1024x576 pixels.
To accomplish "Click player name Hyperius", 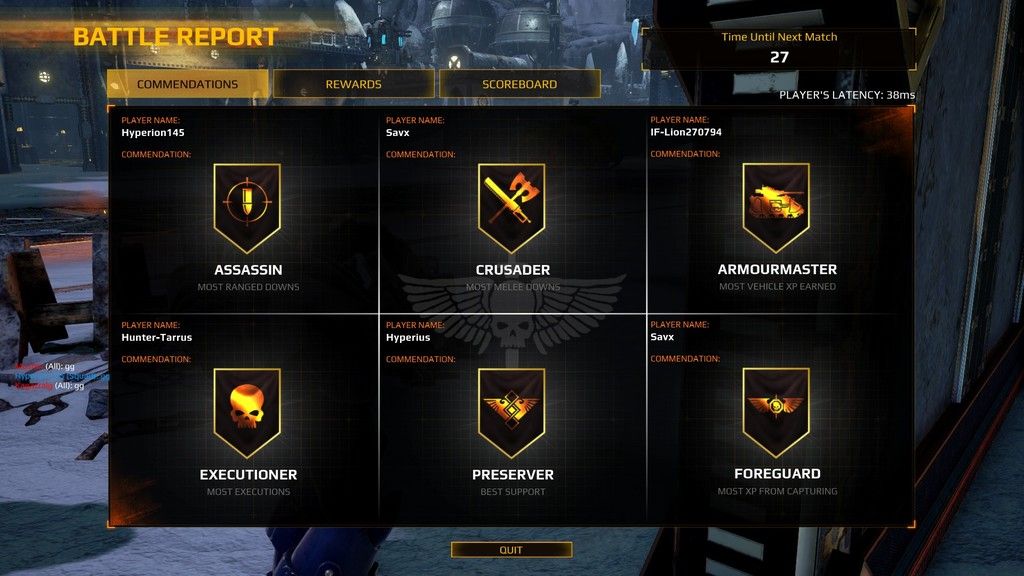I will (x=408, y=337).
